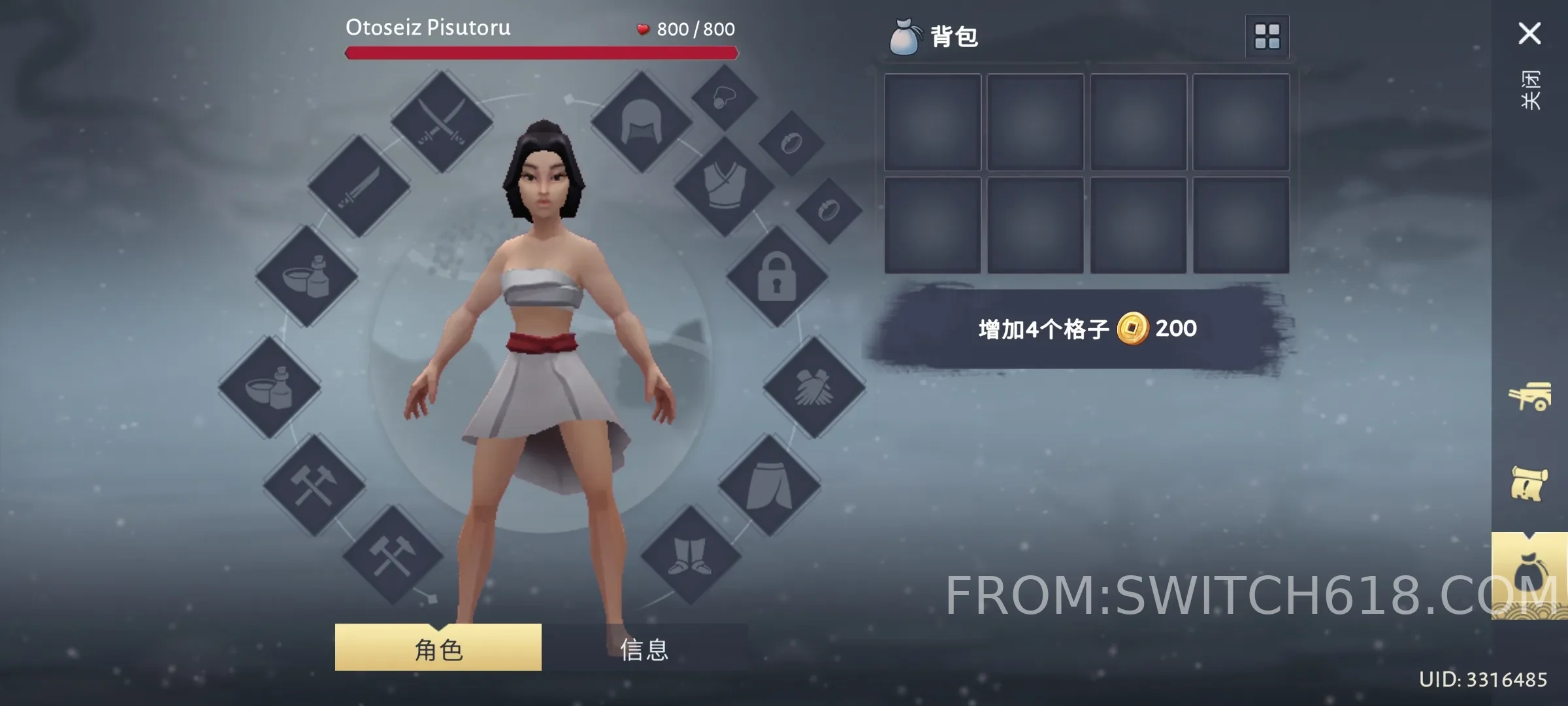Select the 角色 tab

(x=438, y=648)
